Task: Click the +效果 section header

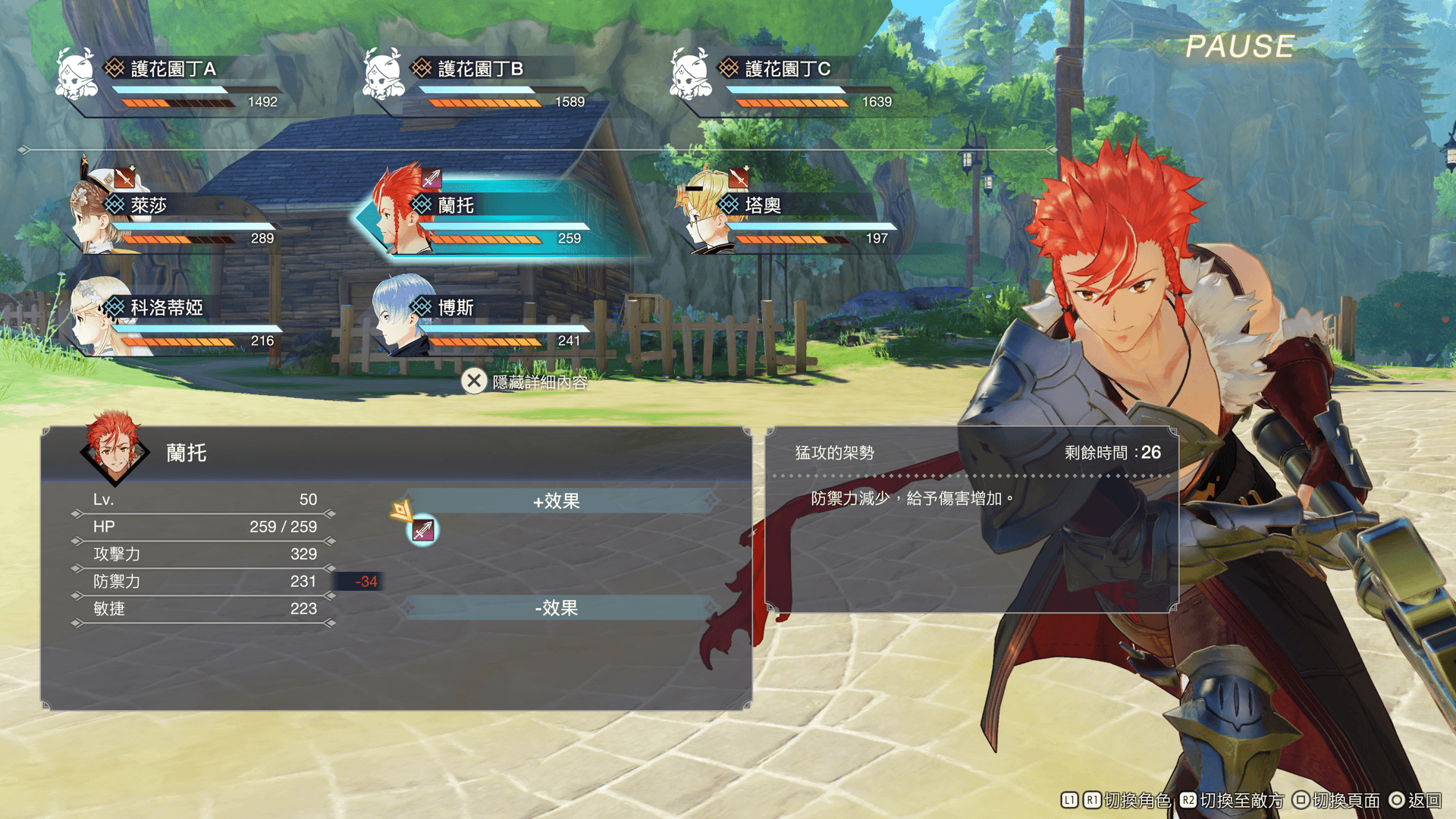Action: 557,500
